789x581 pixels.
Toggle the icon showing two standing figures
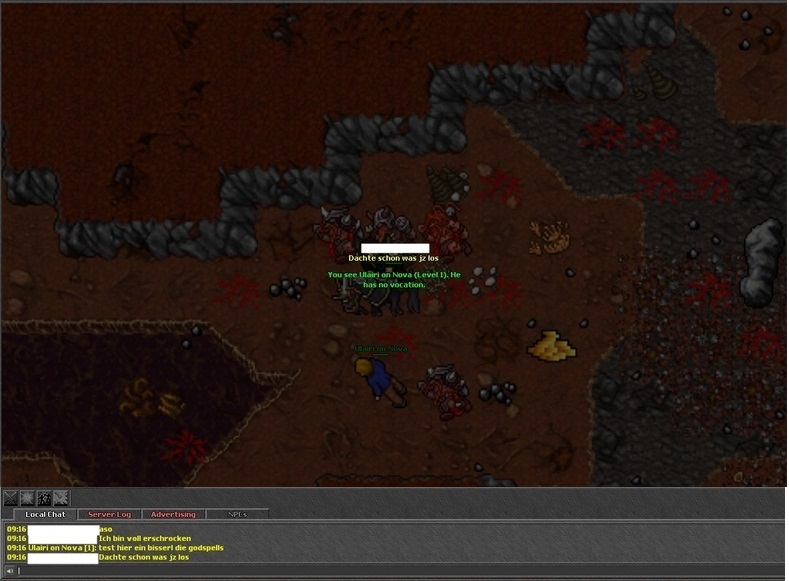[x=44, y=498]
